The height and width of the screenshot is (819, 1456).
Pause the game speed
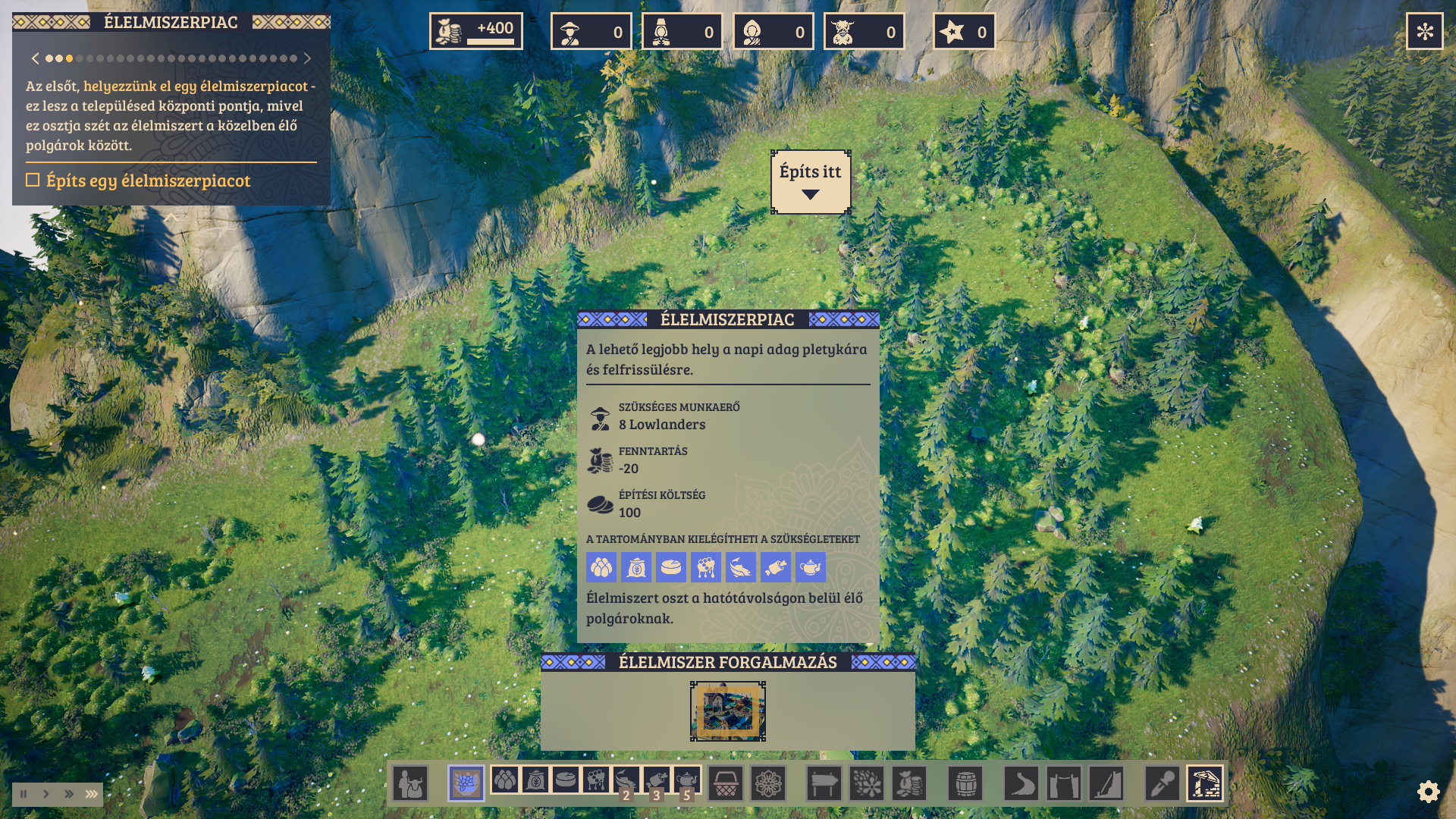pos(24,794)
